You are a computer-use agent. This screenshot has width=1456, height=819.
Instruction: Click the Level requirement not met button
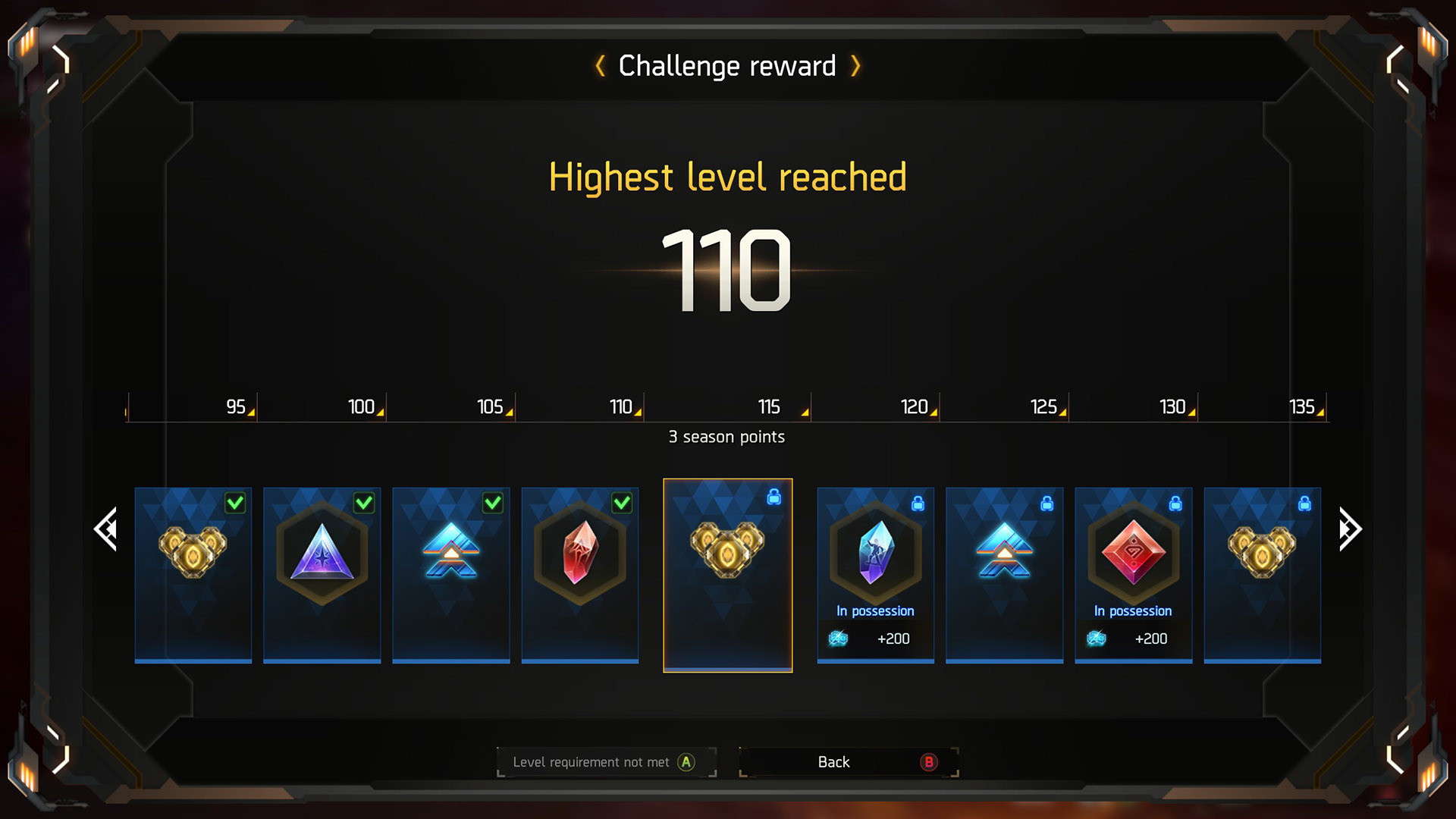click(x=607, y=762)
